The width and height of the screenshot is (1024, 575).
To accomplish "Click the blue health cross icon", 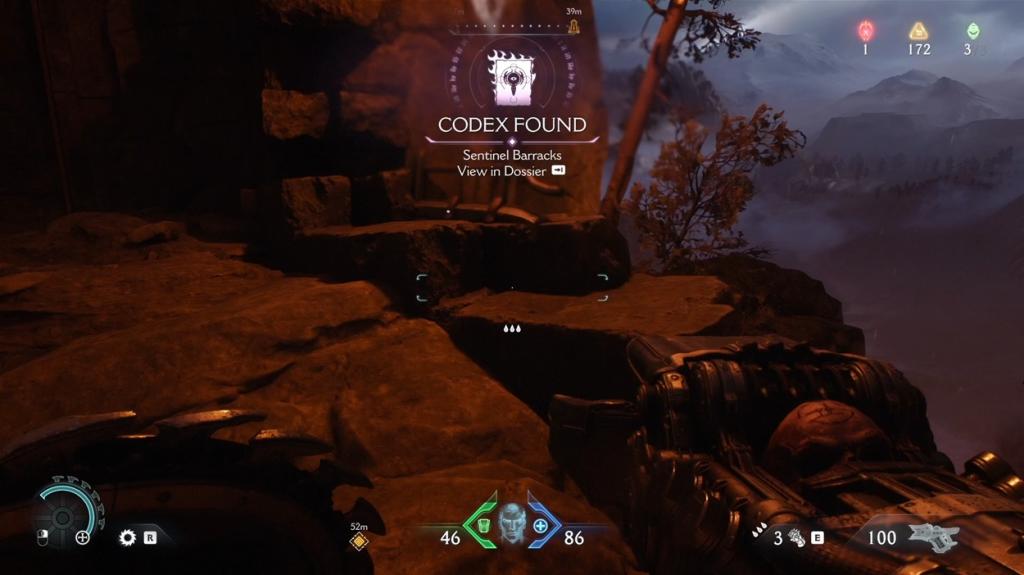I will tap(541, 525).
